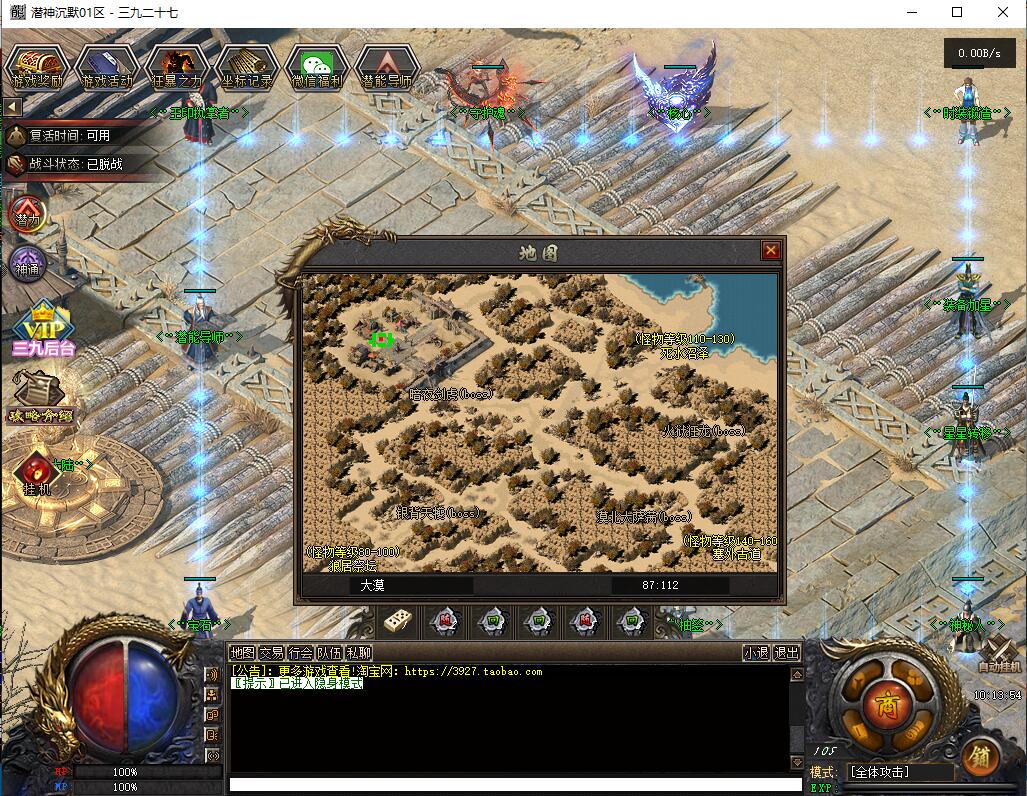Open the 商 shop orb button

point(887,702)
